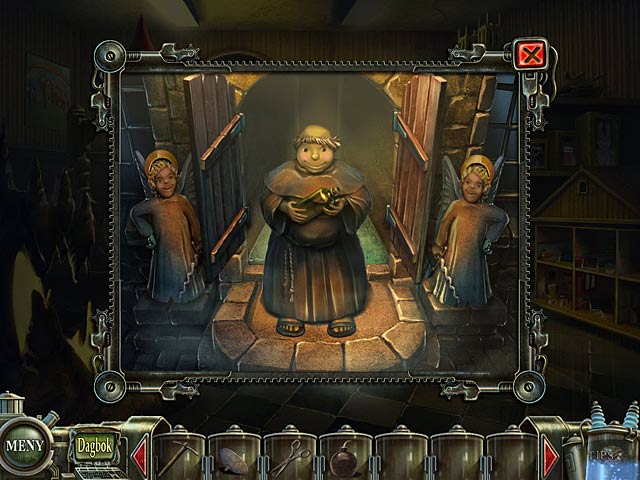Viewport: 640px width, 480px height.
Task: Select the round dish inventory item
Action: 236,460
